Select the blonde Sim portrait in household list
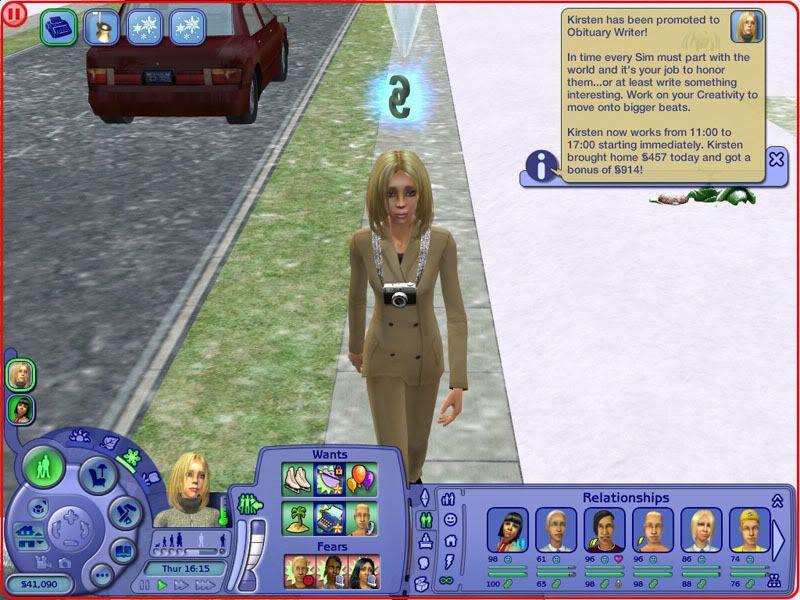 point(20,375)
